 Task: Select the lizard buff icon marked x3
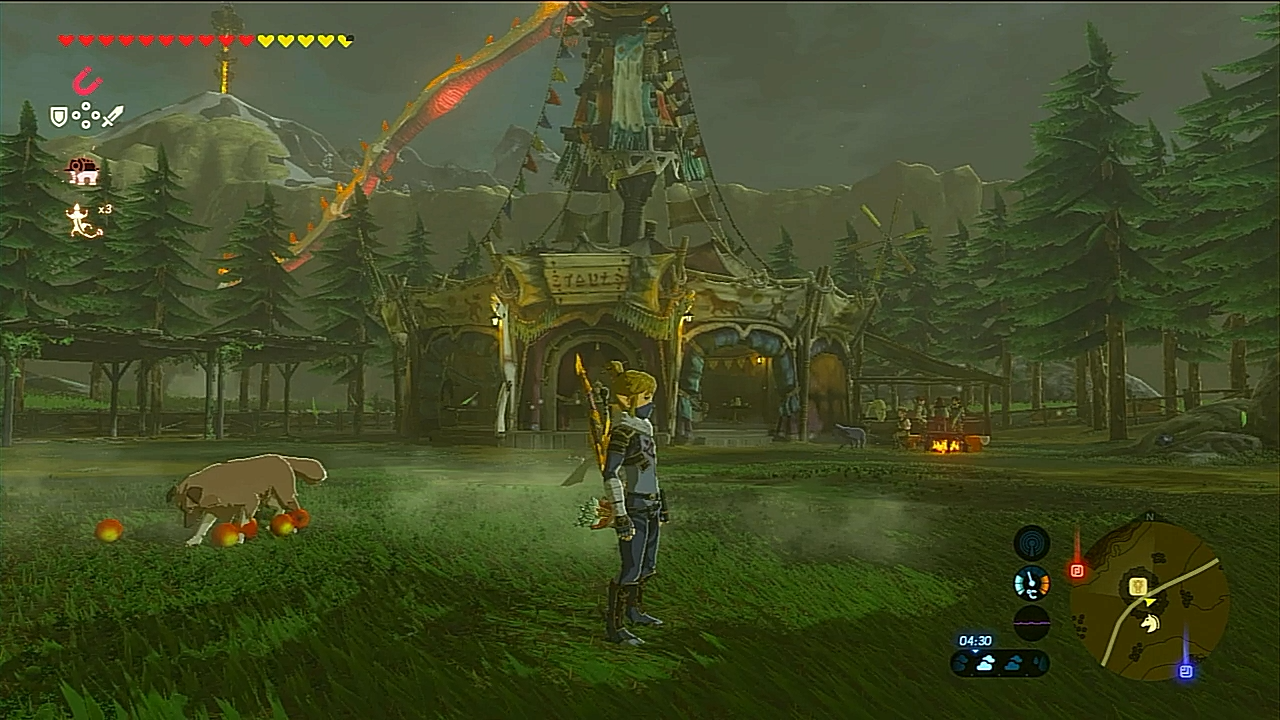click(82, 220)
